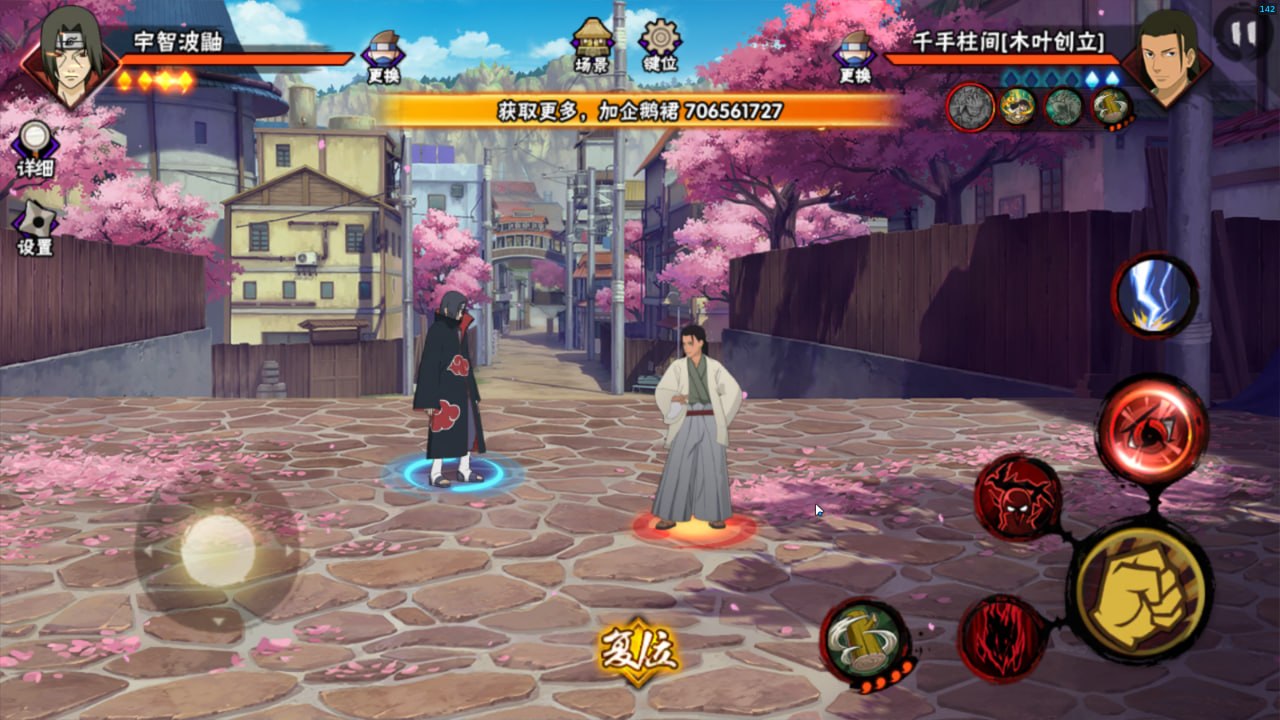This screenshot has width=1280, height=720.
Task: Open the 场景 scene selector
Action: pyautogui.click(x=592, y=46)
